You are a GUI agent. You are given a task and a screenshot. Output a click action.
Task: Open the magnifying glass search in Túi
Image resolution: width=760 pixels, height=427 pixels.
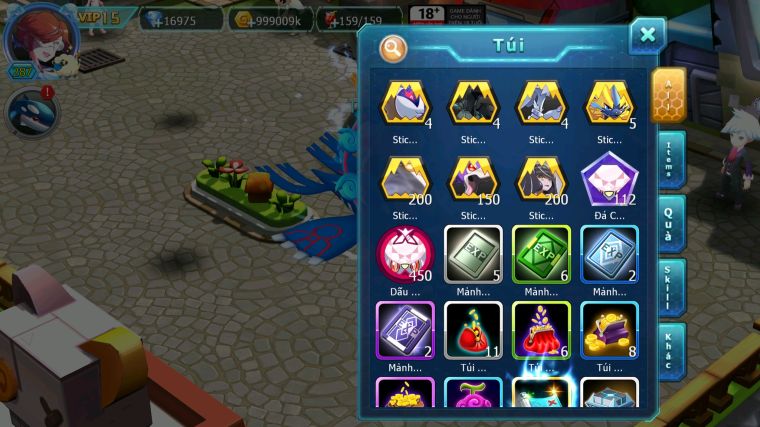tap(393, 47)
